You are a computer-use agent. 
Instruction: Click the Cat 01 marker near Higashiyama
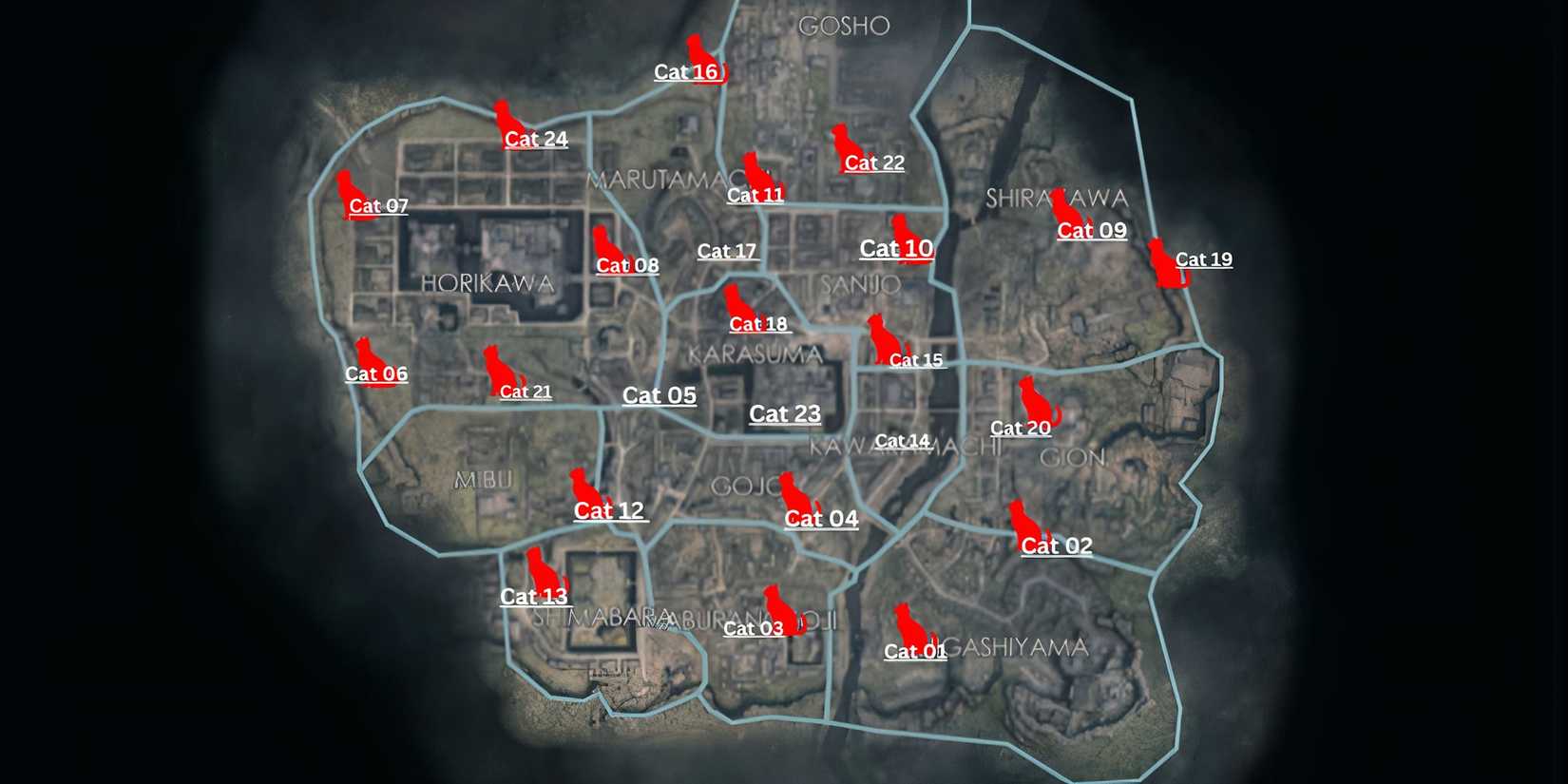(x=912, y=627)
